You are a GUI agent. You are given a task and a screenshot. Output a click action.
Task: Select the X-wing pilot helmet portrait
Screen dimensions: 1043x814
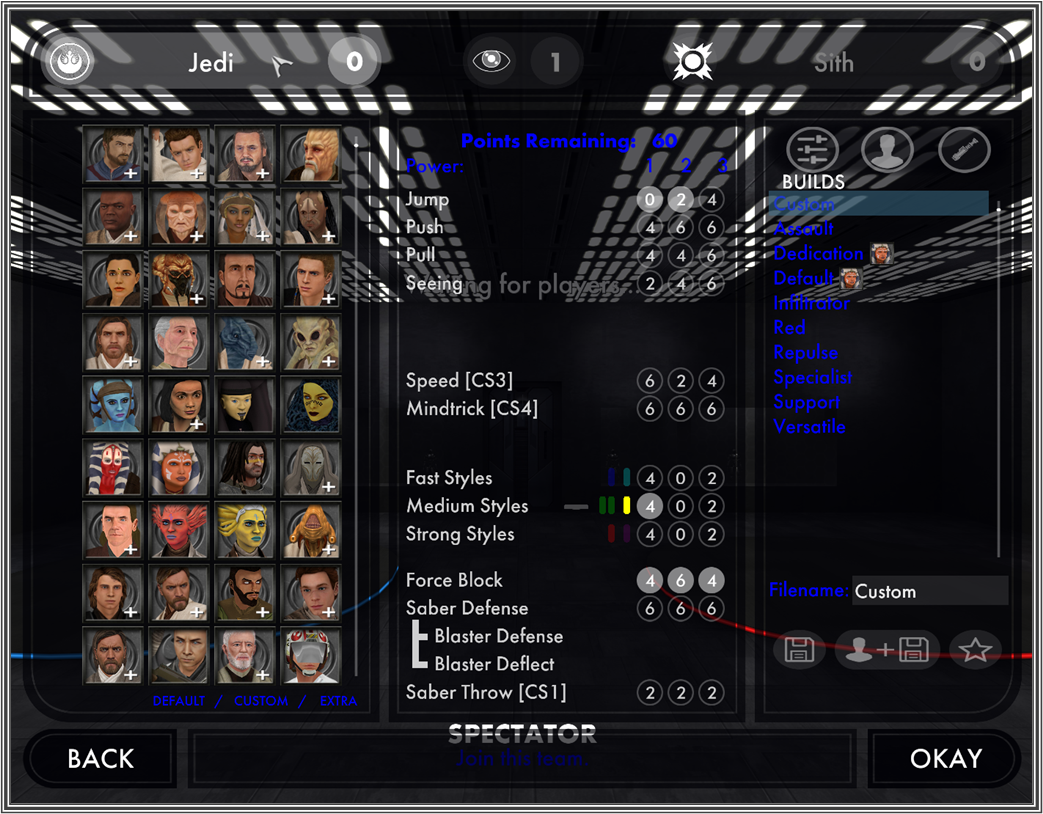pyautogui.click(x=310, y=655)
